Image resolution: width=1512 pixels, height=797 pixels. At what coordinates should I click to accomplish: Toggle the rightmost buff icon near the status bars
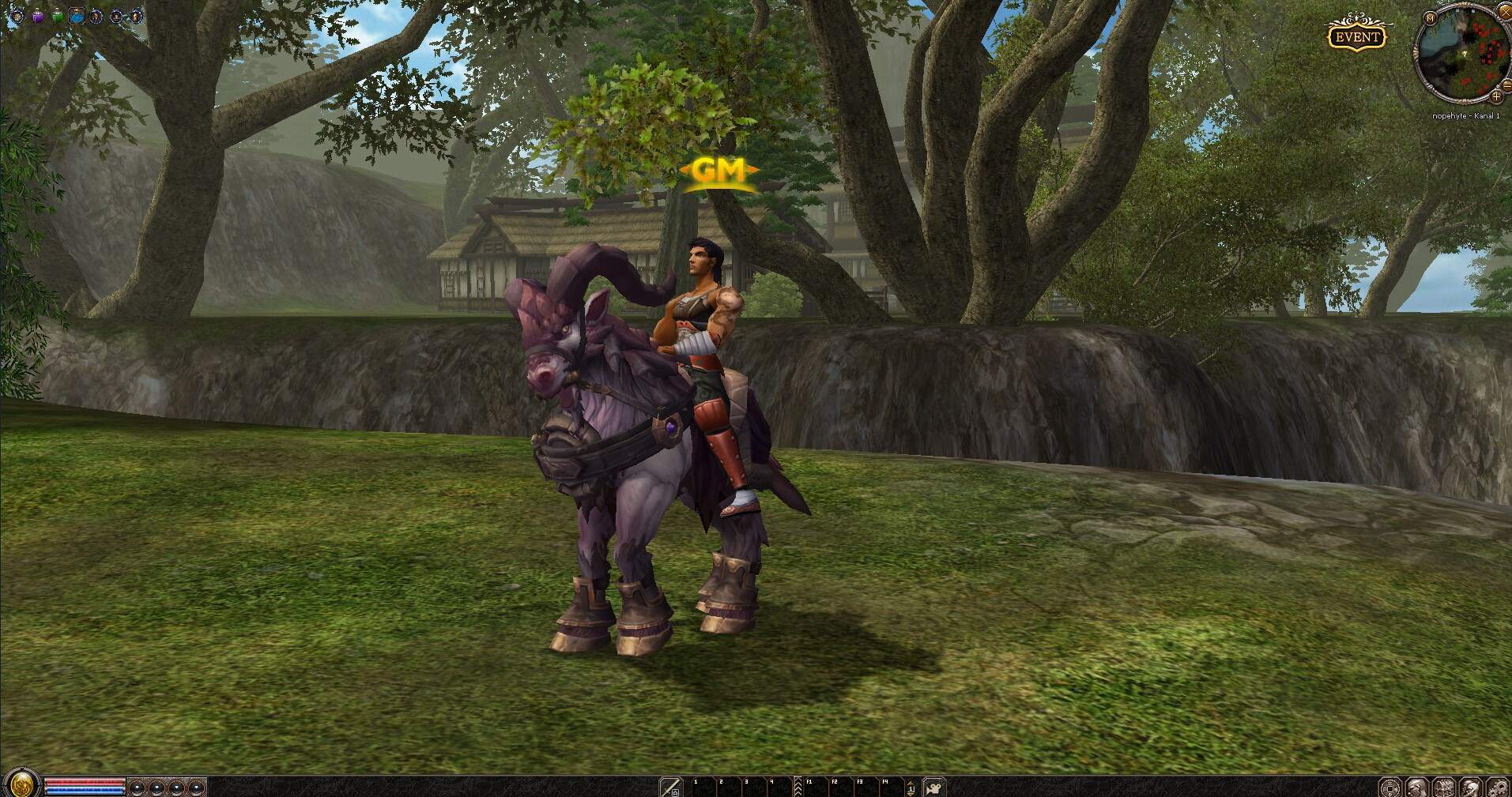(x=197, y=788)
